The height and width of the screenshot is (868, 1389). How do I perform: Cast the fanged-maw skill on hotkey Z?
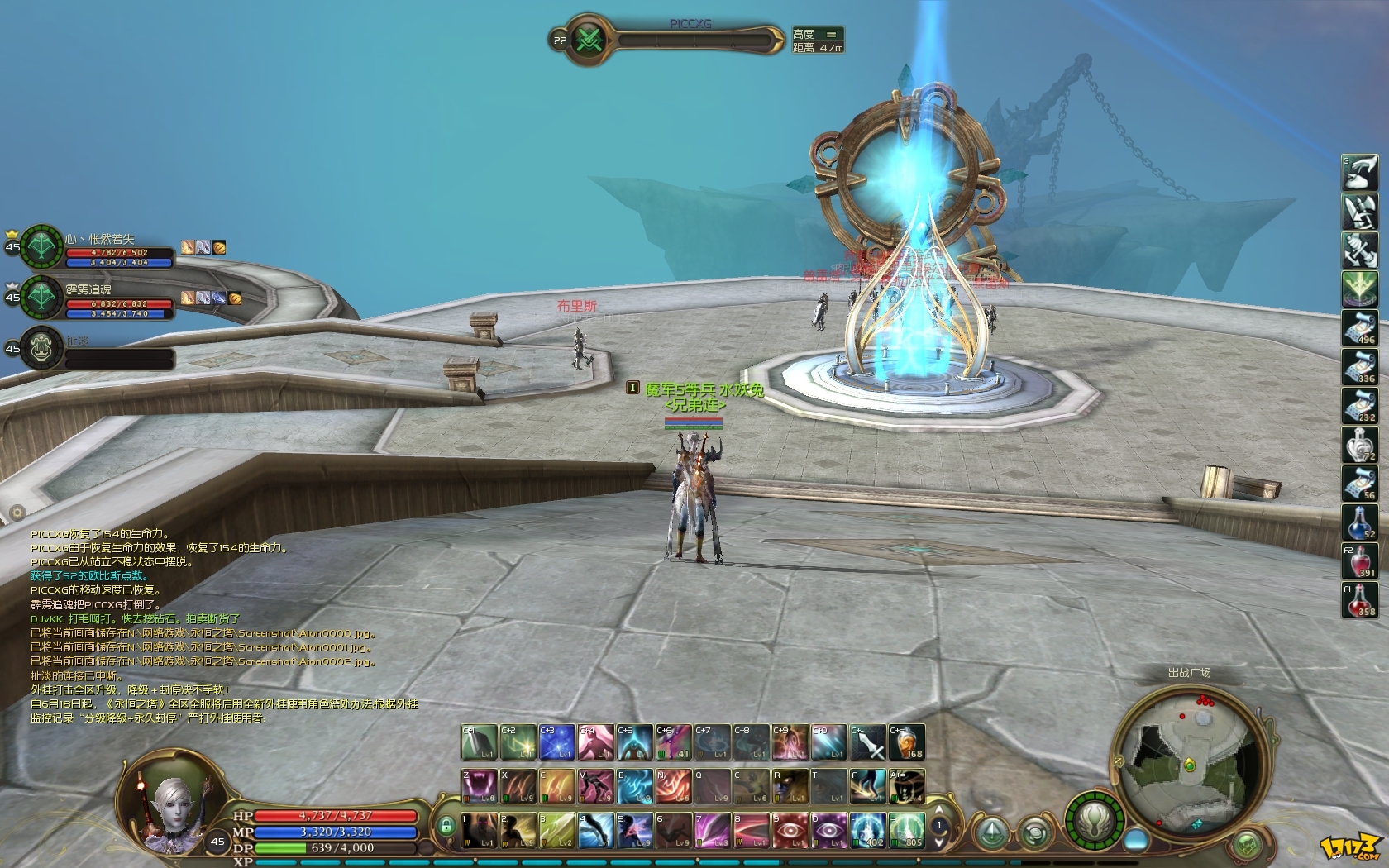pyautogui.click(x=479, y=786)
